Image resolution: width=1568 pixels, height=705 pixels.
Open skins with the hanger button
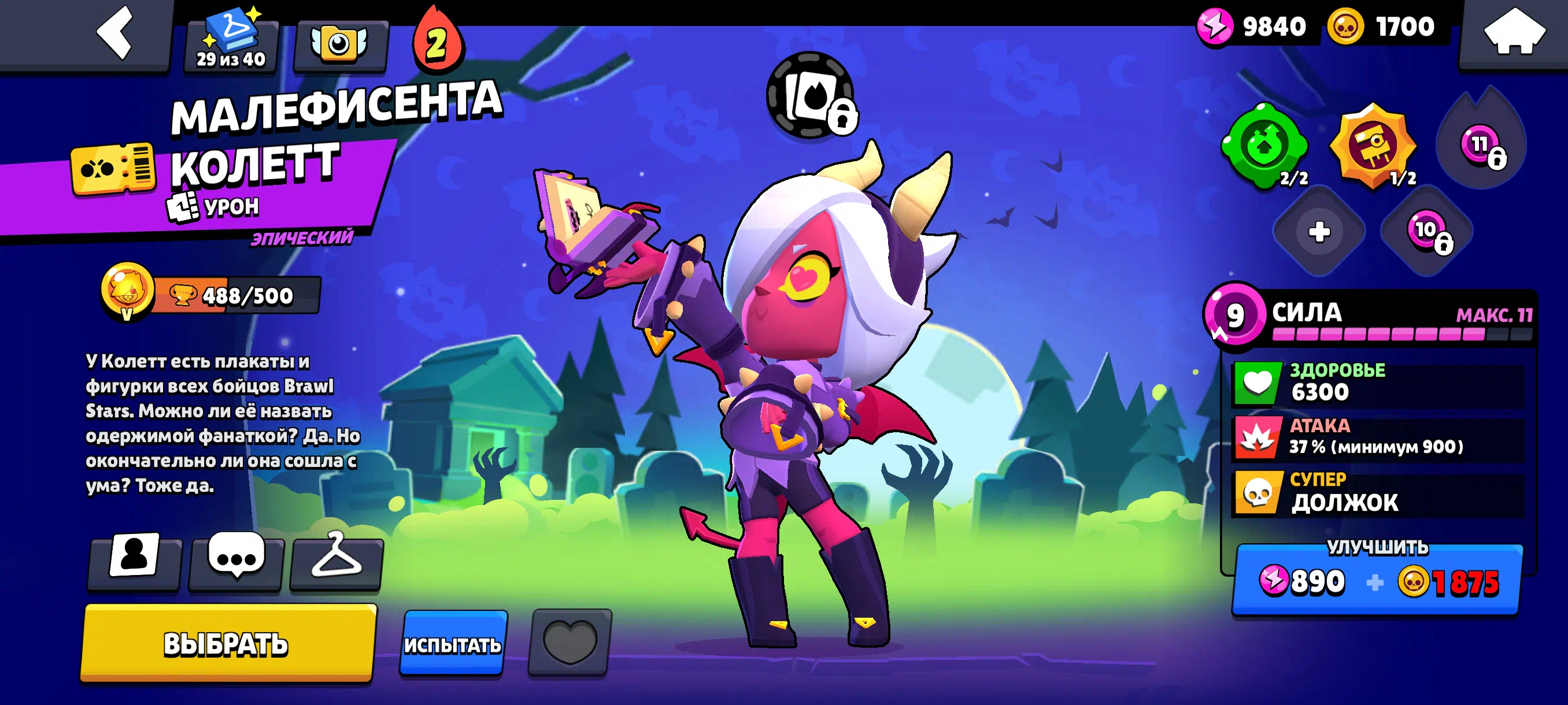pos(336,558)
